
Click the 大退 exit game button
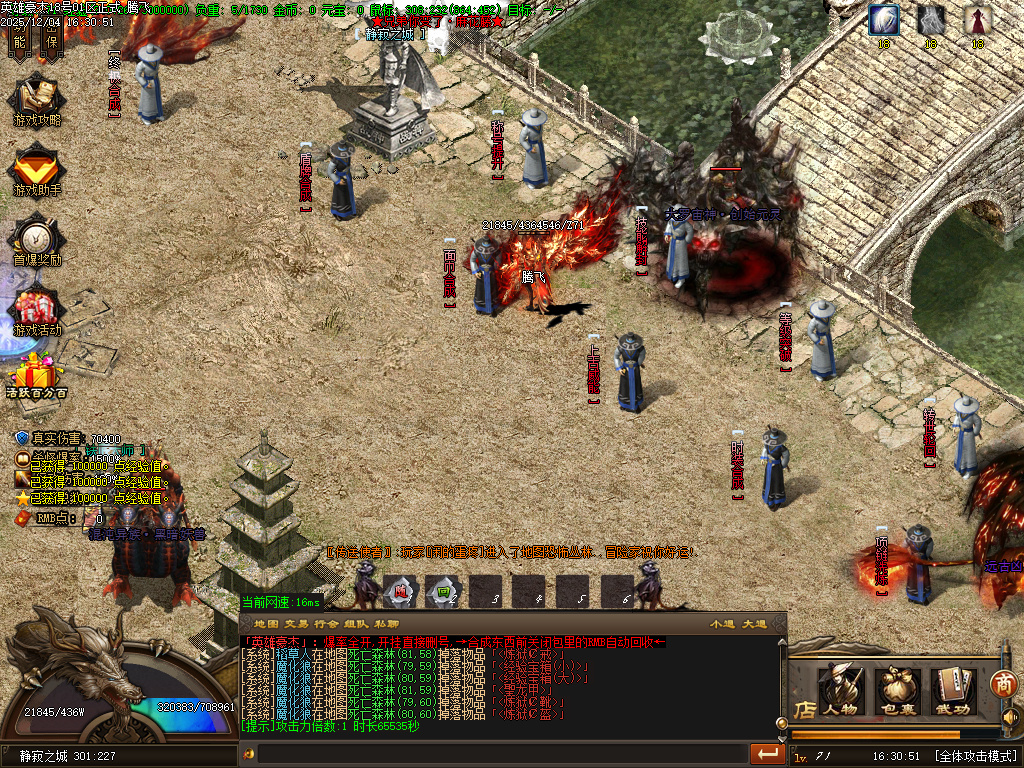click(x=754, y=623)
